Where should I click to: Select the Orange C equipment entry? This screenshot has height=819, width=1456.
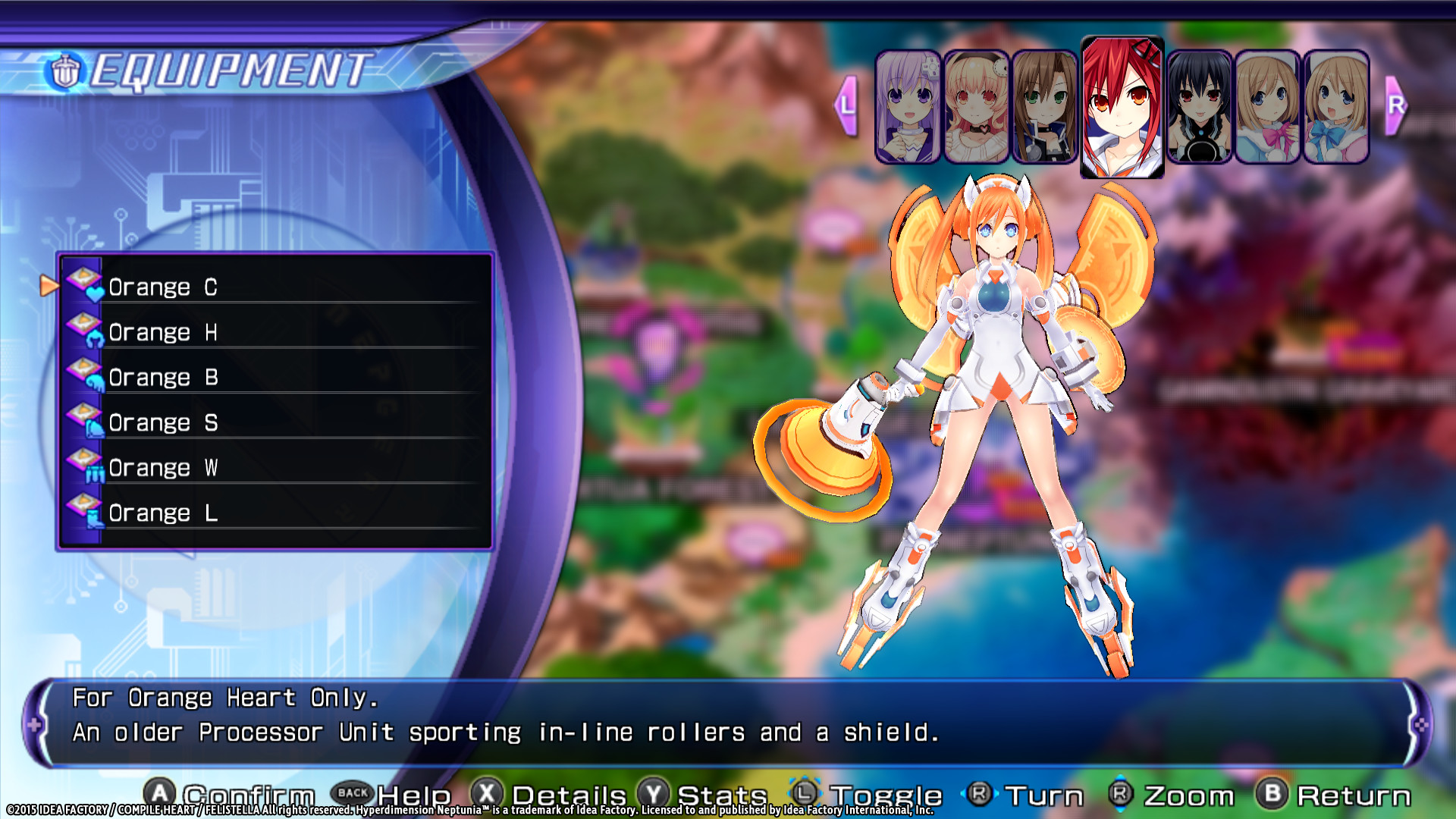tap(273, 287)
